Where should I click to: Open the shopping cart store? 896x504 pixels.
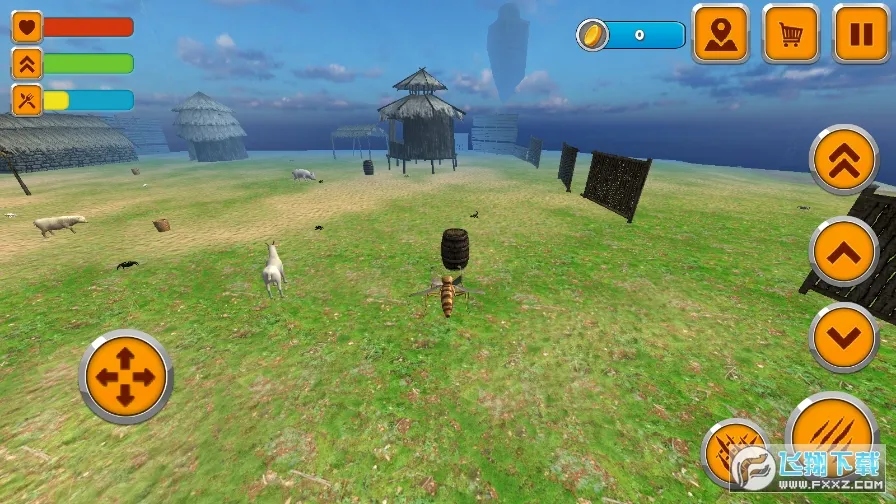point(791,35)
